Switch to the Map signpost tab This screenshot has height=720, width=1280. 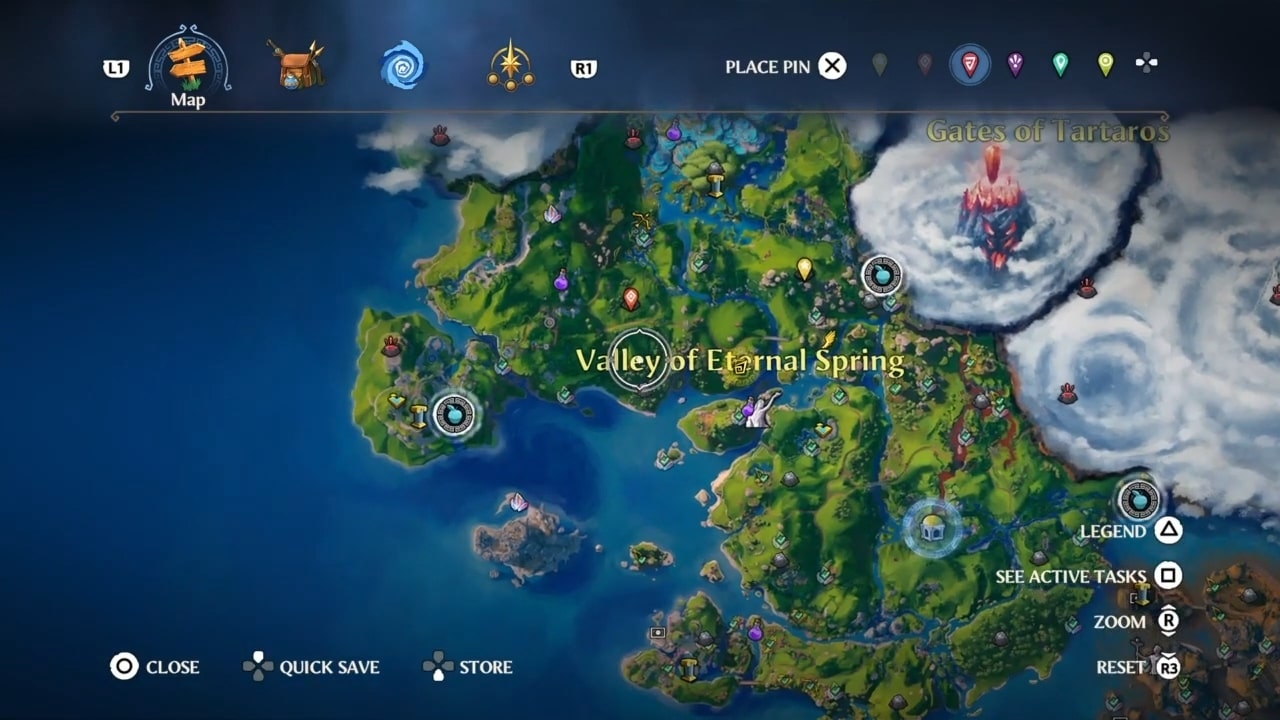(x=186, y=63)
